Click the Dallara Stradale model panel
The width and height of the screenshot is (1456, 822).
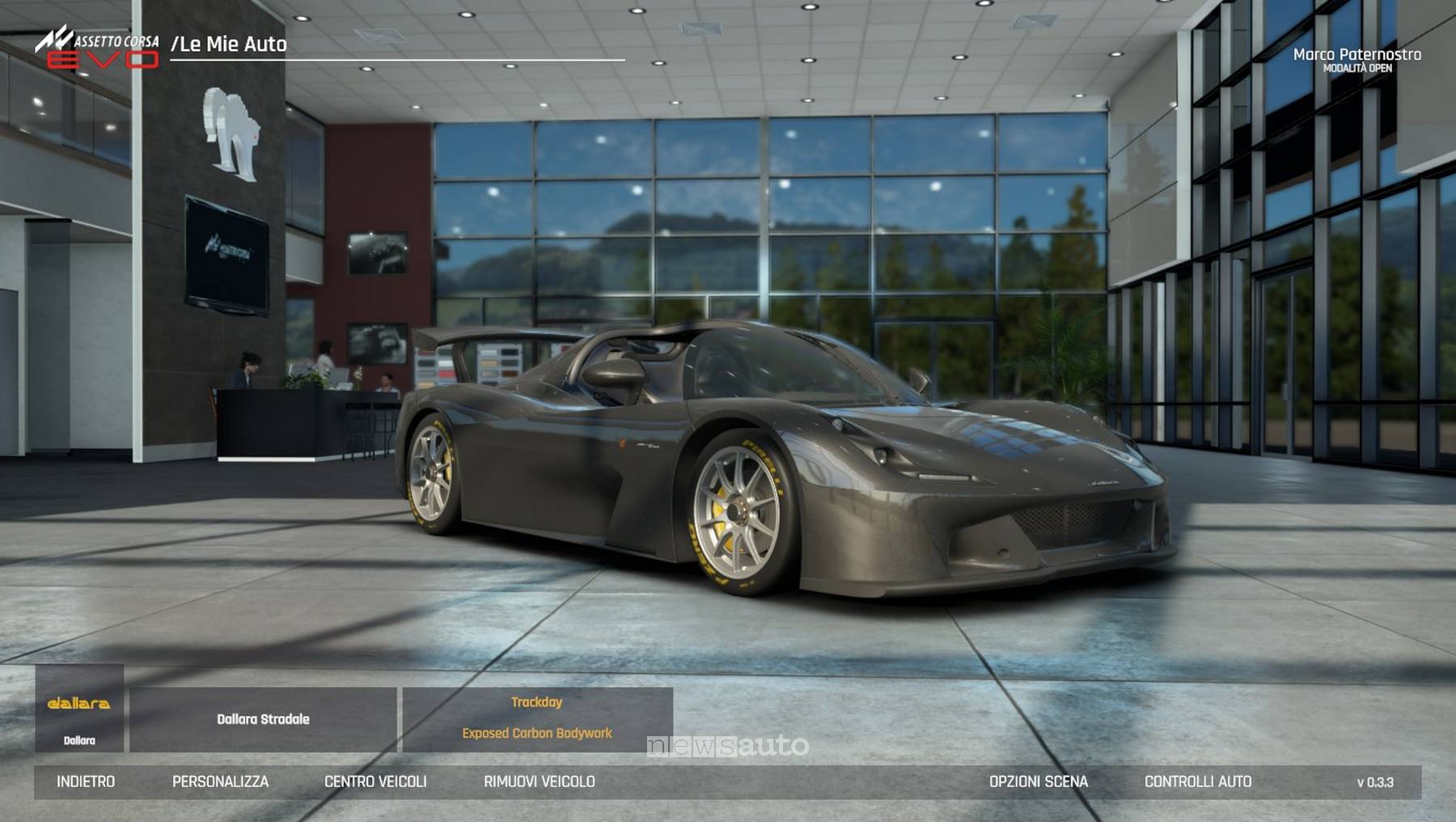point(263,719)
